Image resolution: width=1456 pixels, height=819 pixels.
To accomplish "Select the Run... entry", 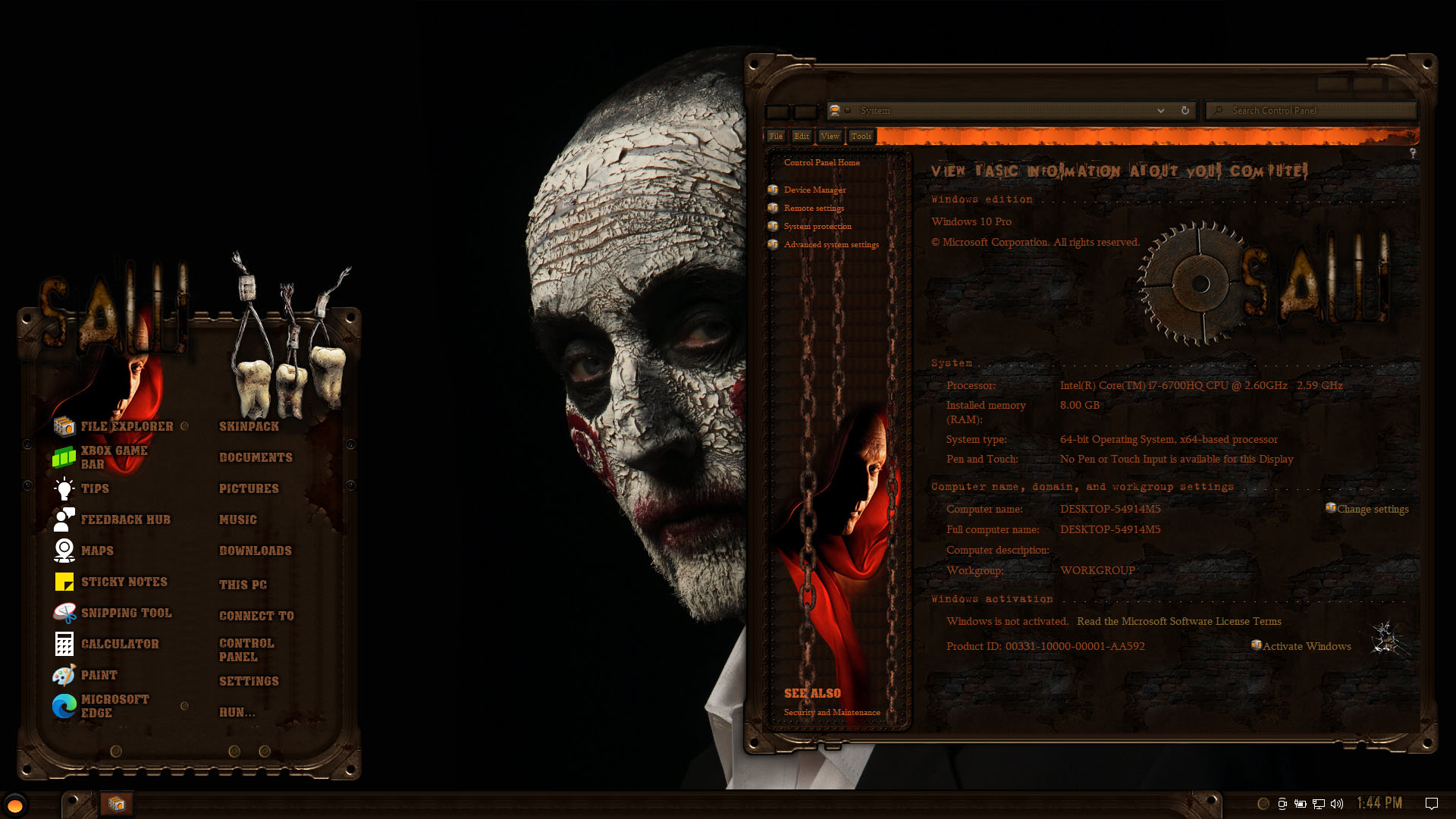I will 237,712.
